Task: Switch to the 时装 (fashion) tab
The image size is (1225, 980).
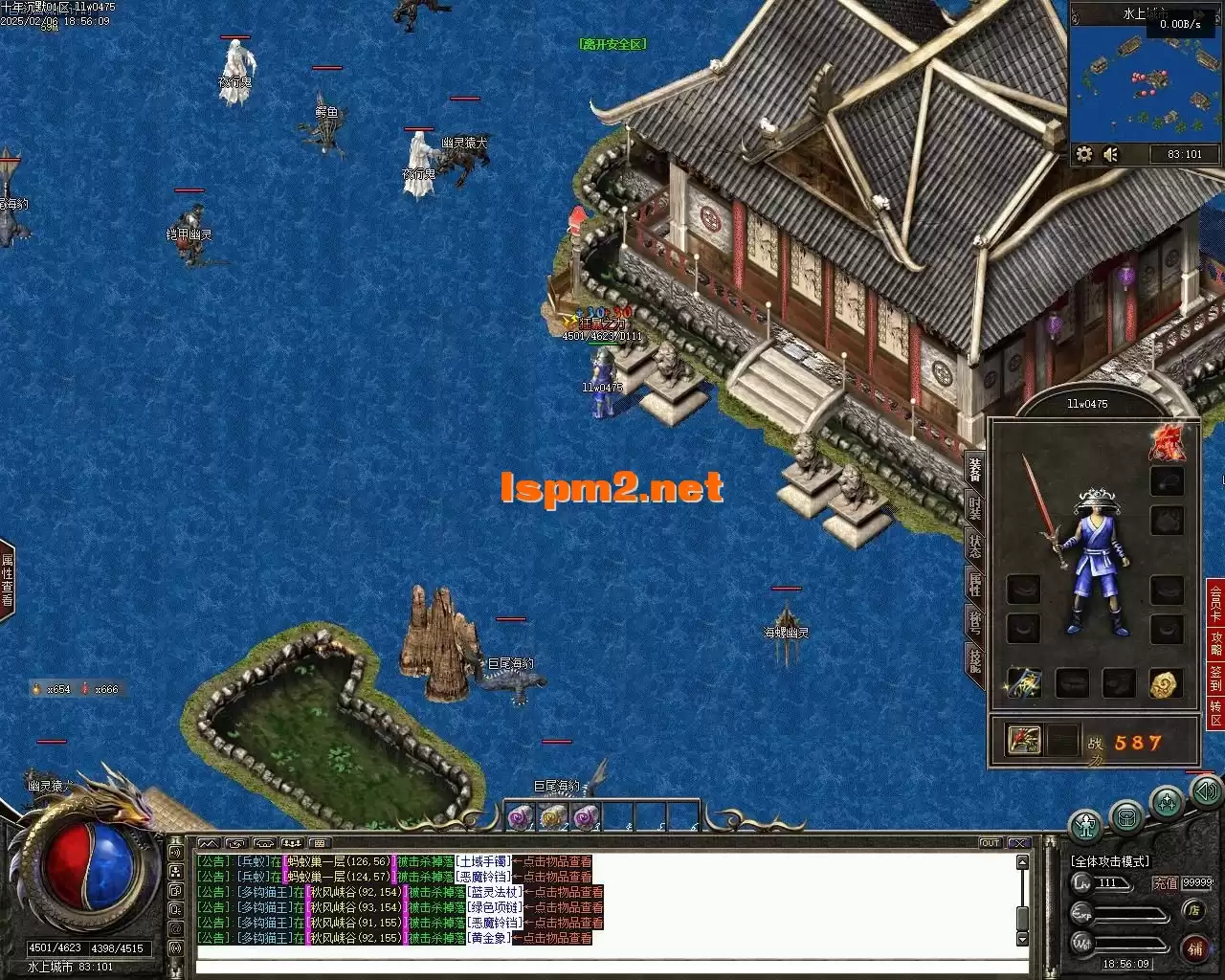Action: tap(974, 507)
